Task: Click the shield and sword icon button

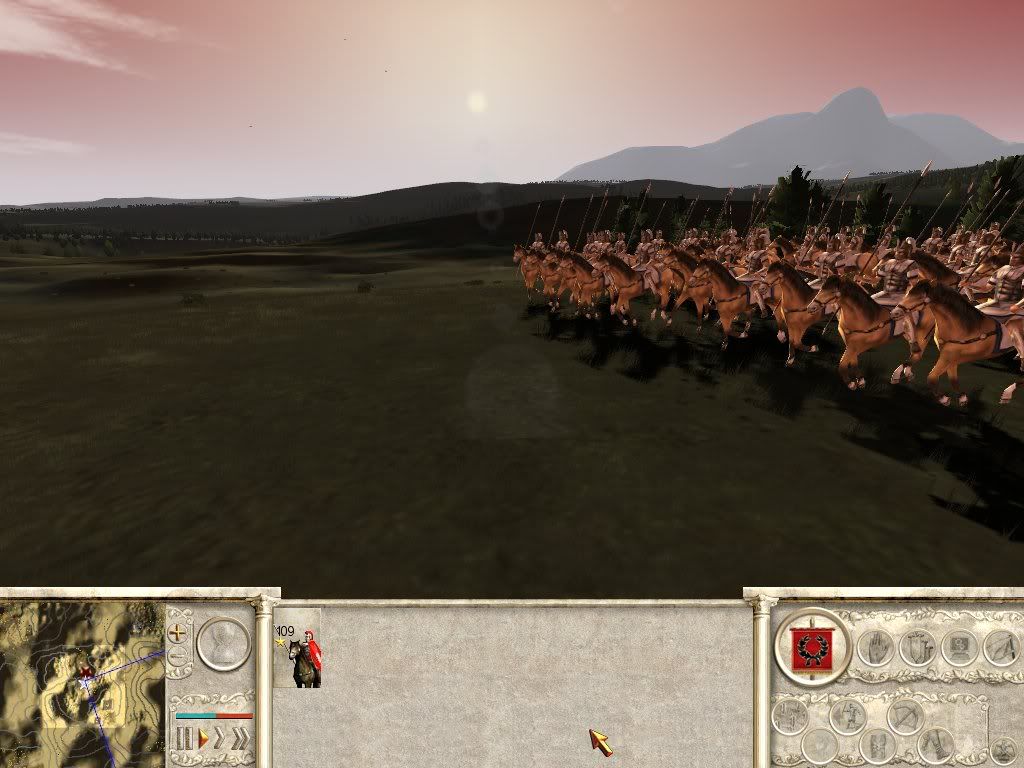Action: click(x=916, y=647)
